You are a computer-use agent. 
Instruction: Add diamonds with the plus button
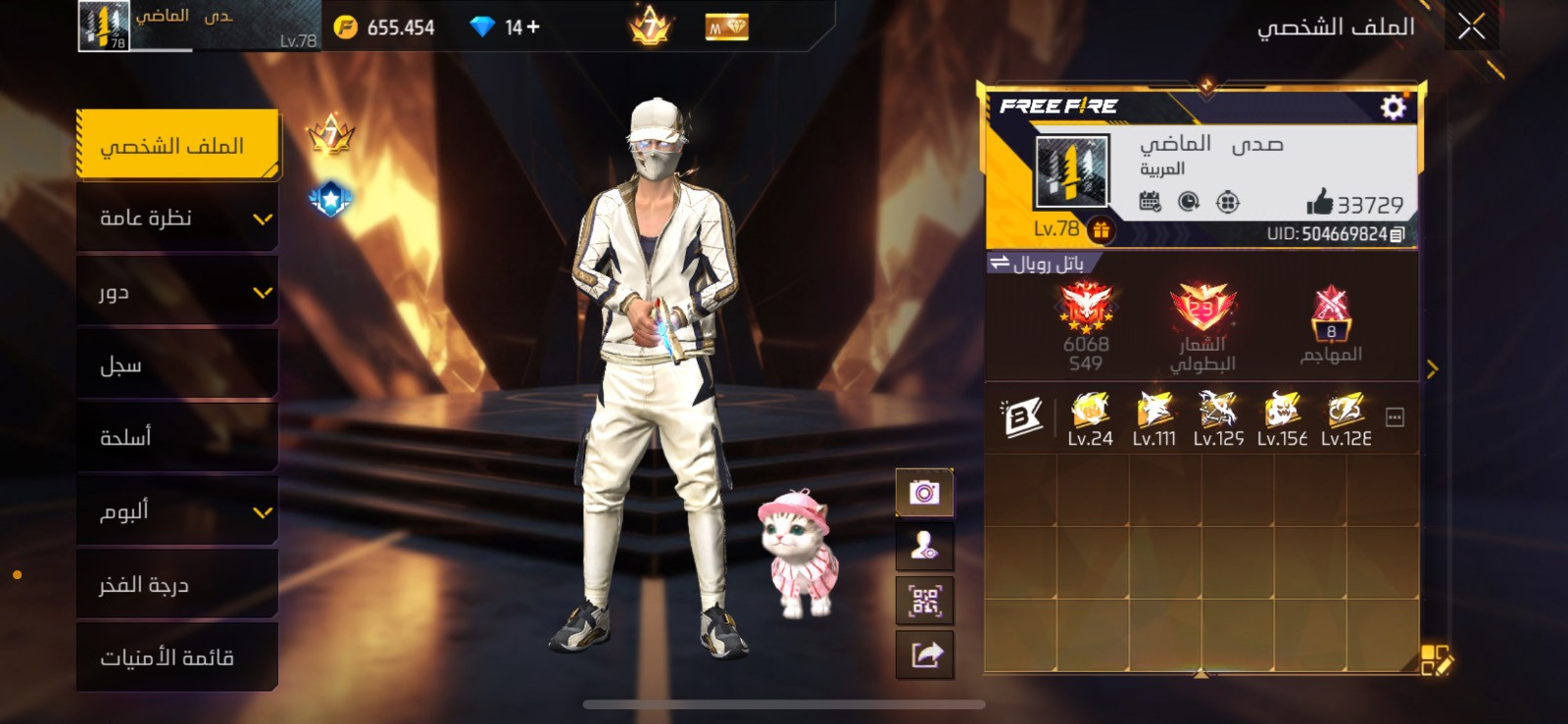[x=533, y=27]
